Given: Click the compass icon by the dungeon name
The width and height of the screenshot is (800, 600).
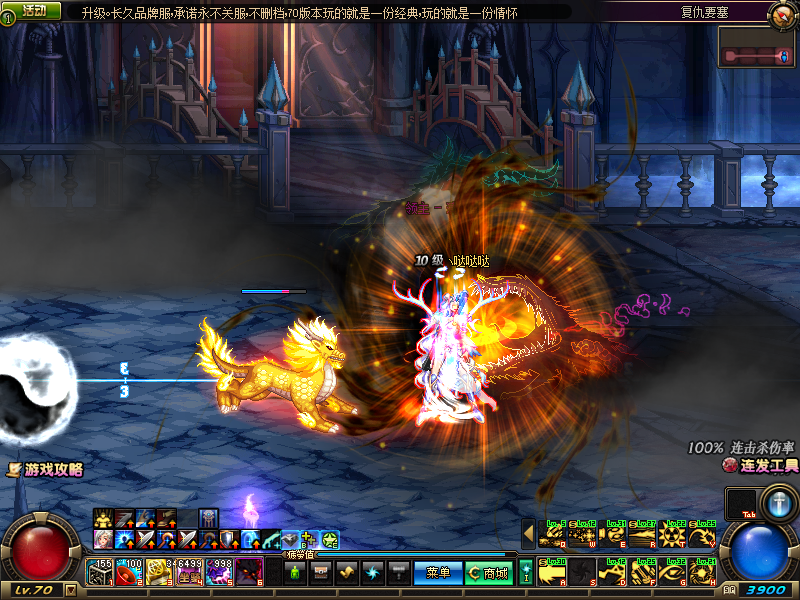Looking at the screenshot, I should click(783, 13).
